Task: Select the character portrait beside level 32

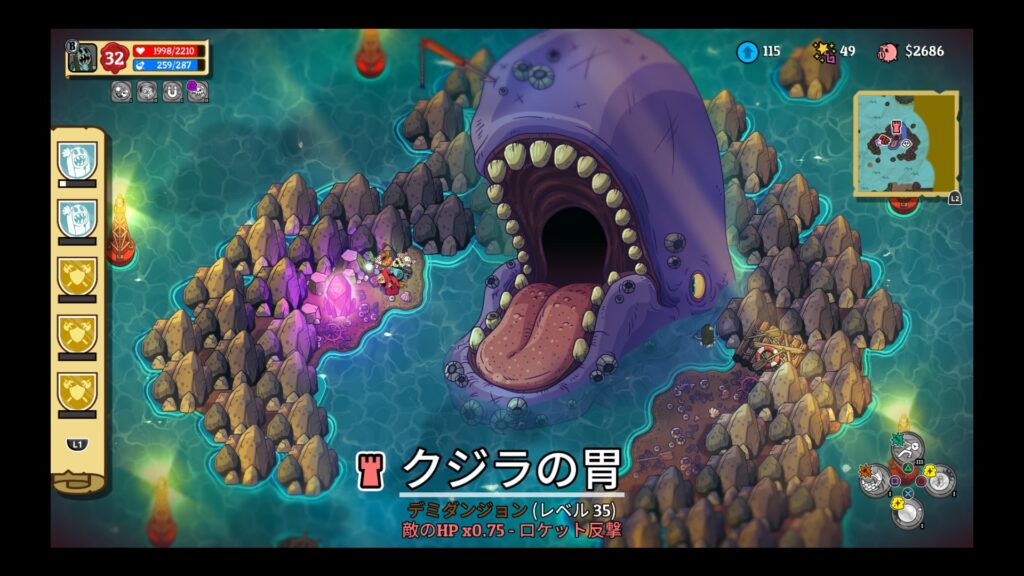Action: [x=84, y=58]
